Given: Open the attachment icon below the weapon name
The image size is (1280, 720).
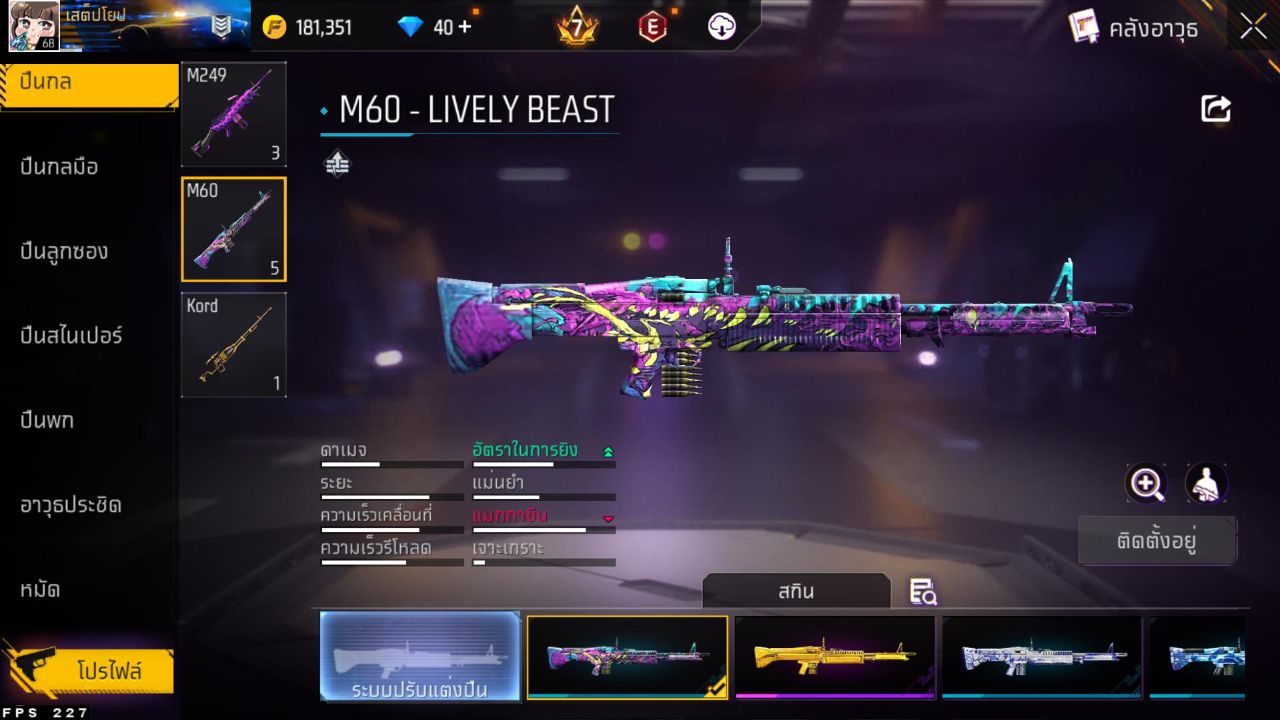Looking at the screenshot, I should point(337,162).
